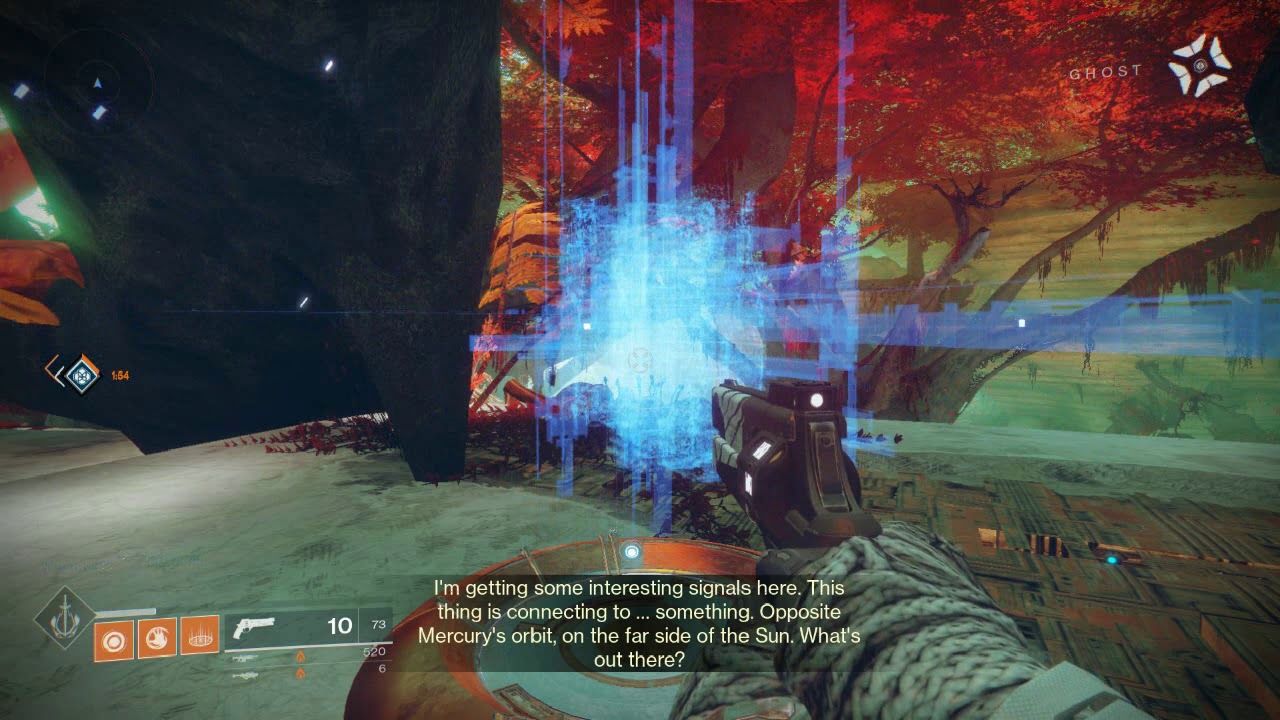The width and height of the screenshot is (1280, 720).
Task: Activate the sword super ability diamond
Action: 65,619
